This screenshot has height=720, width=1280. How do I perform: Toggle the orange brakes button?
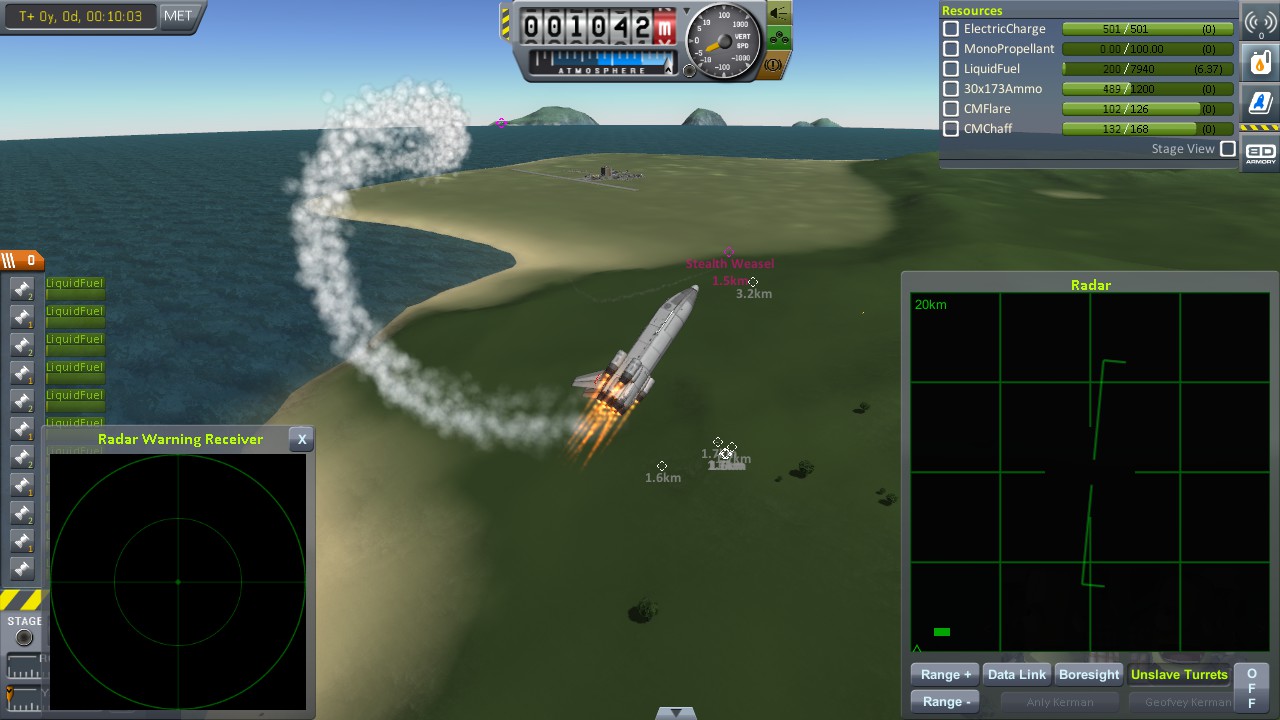(779, 65)
